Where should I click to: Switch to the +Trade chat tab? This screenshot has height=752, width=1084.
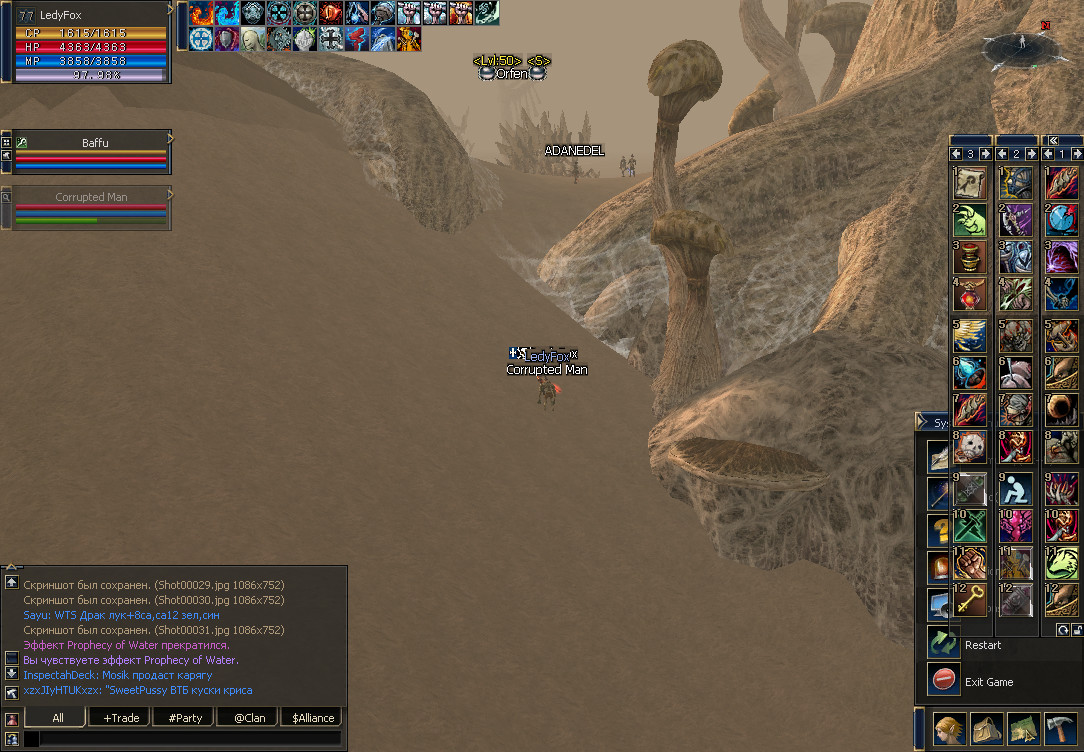(x=120, y=717)
